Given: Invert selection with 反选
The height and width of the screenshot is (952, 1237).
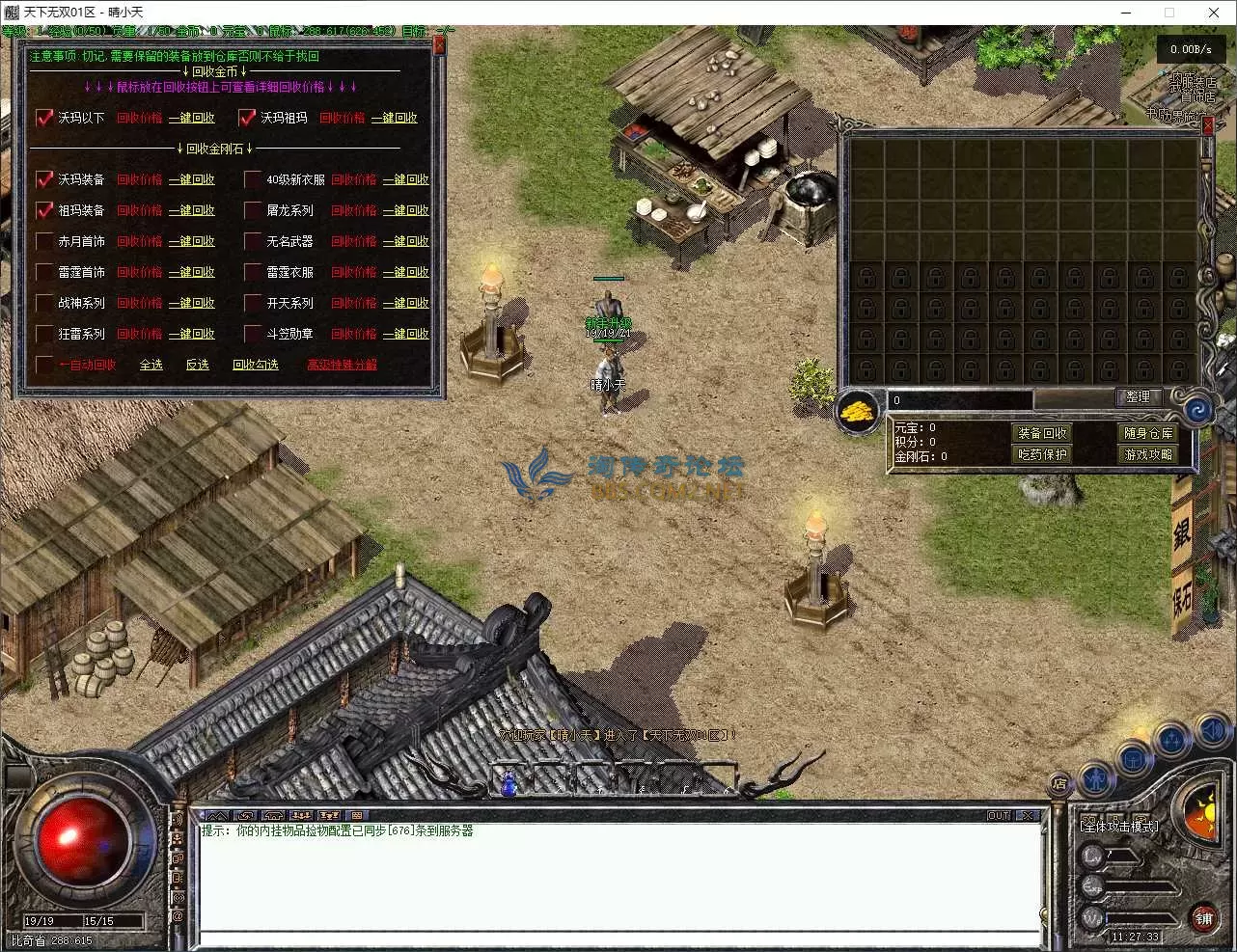Looking at the screenshot, I should pyautogui.click(x=198, y=365).
